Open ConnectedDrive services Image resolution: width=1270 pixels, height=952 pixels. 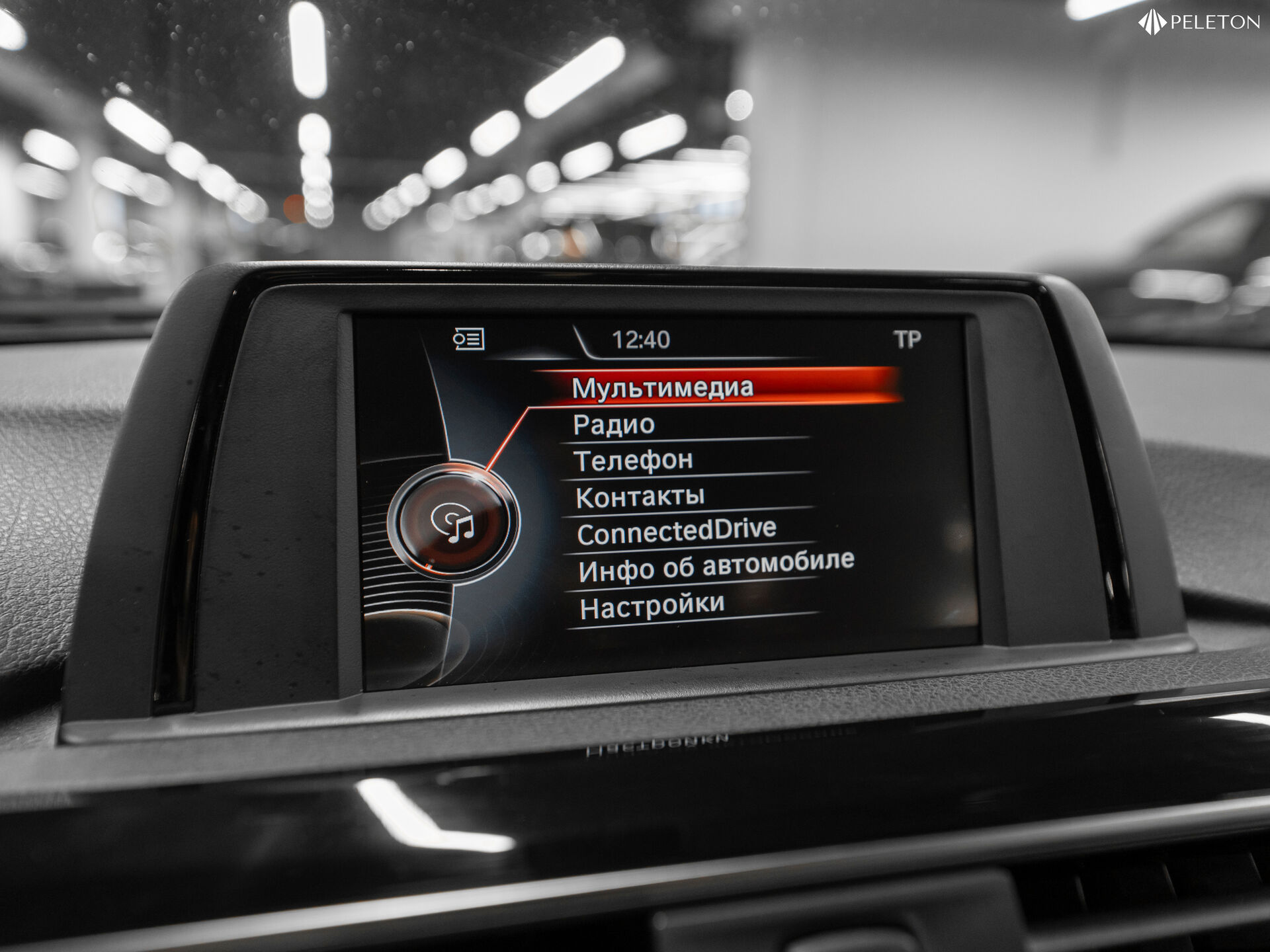point(676,532)
